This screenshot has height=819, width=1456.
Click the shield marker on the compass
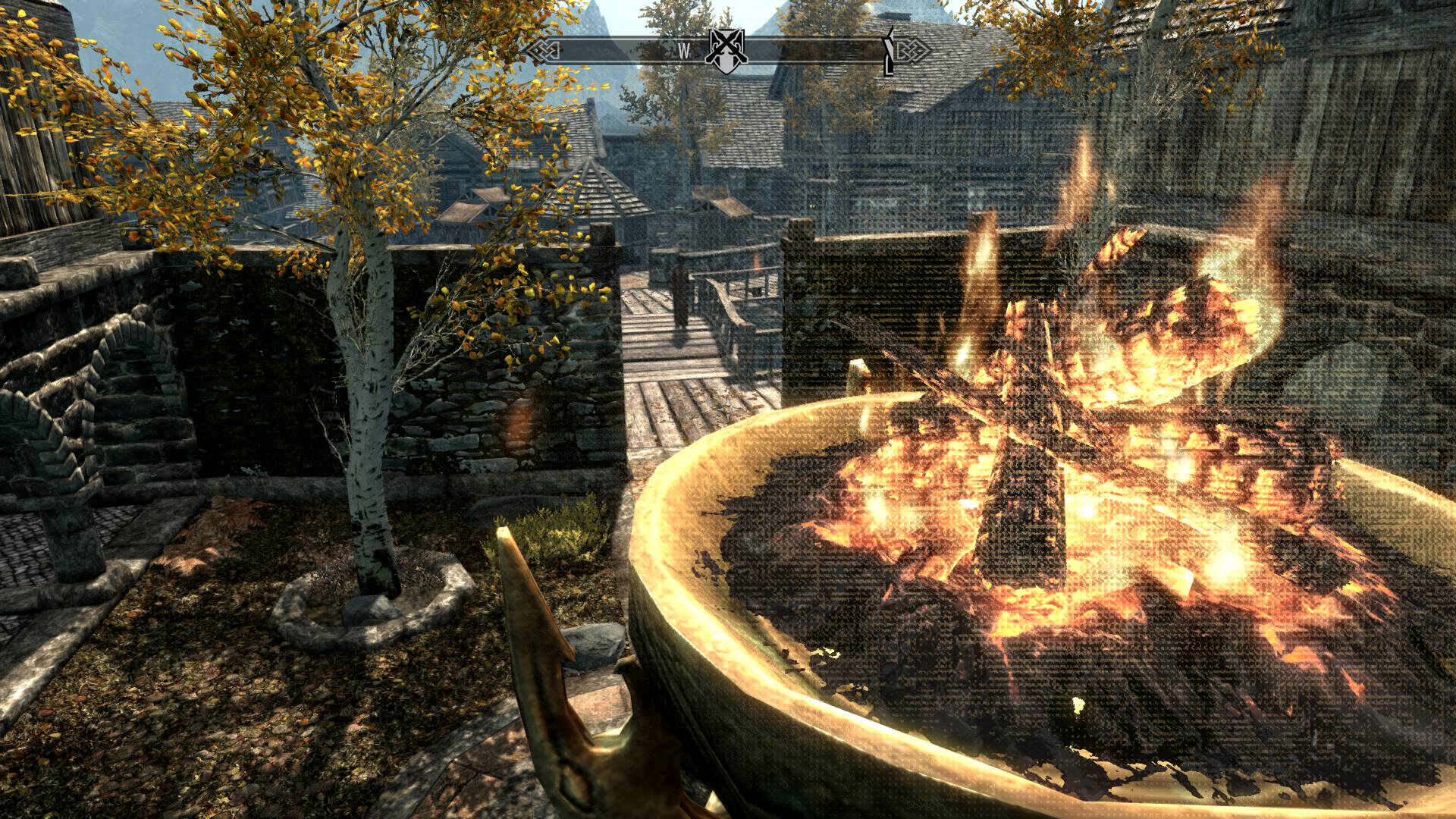[726, 51]
